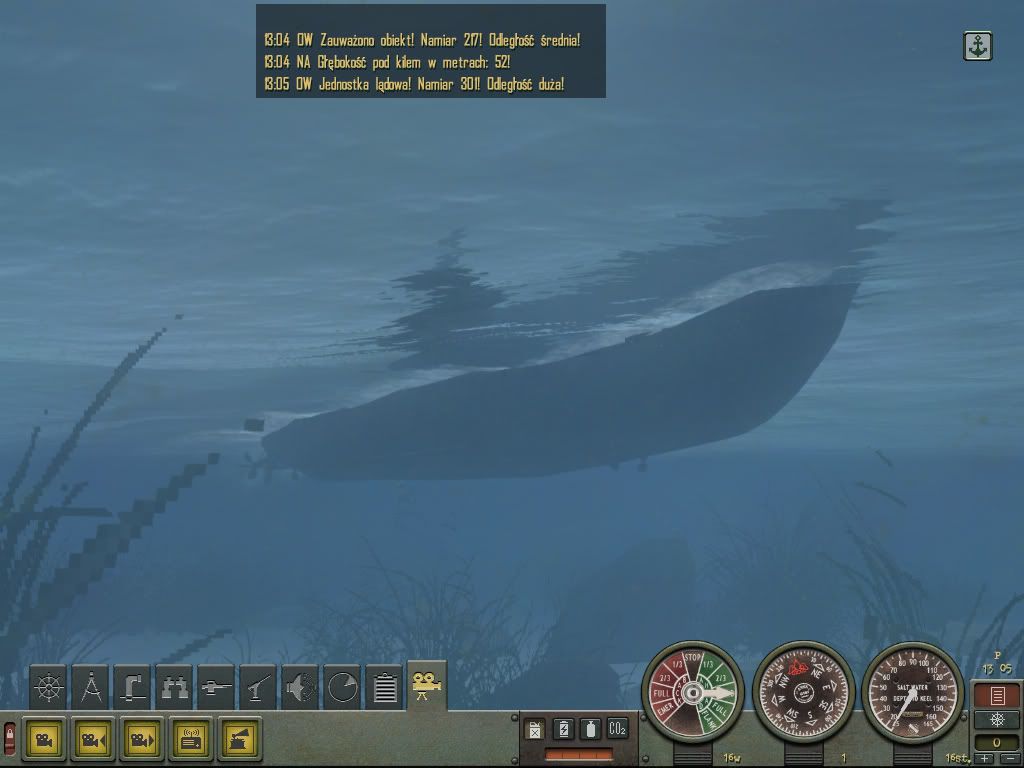Open the gramophone player button

click(x=240, y=739)
